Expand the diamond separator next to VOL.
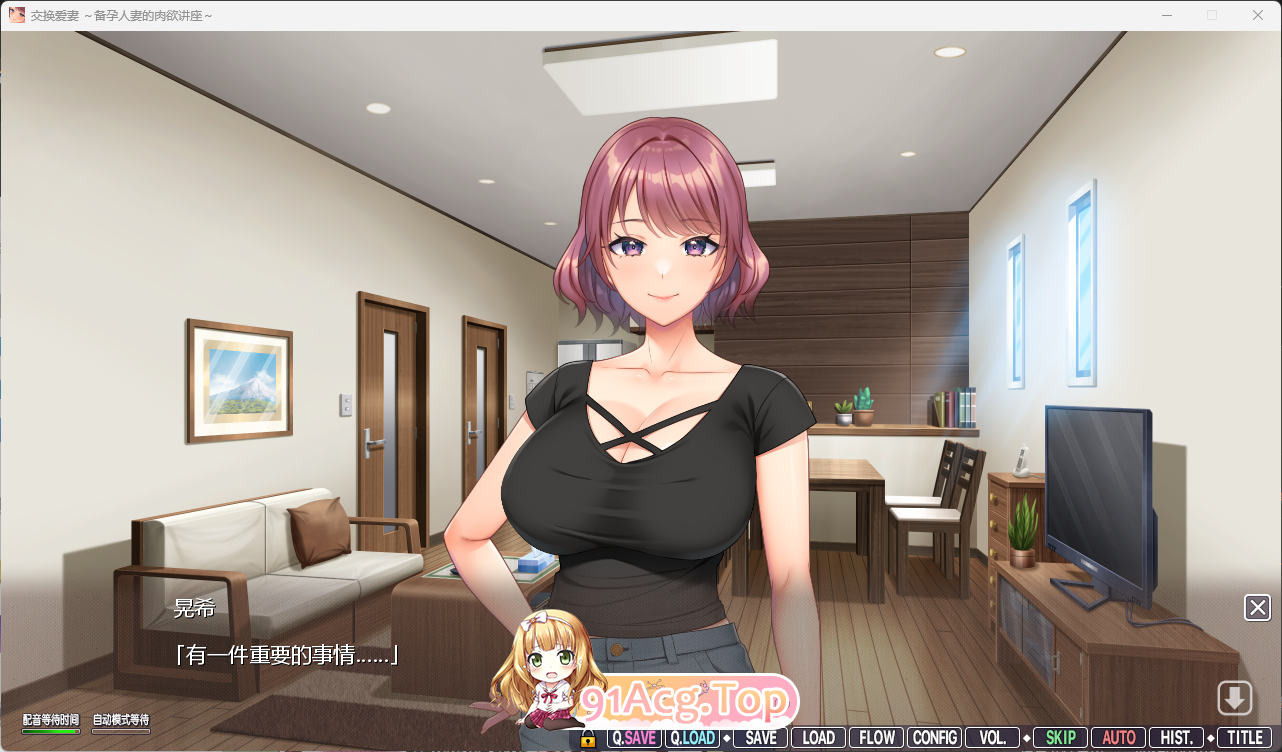 (x=1025, y=738)
